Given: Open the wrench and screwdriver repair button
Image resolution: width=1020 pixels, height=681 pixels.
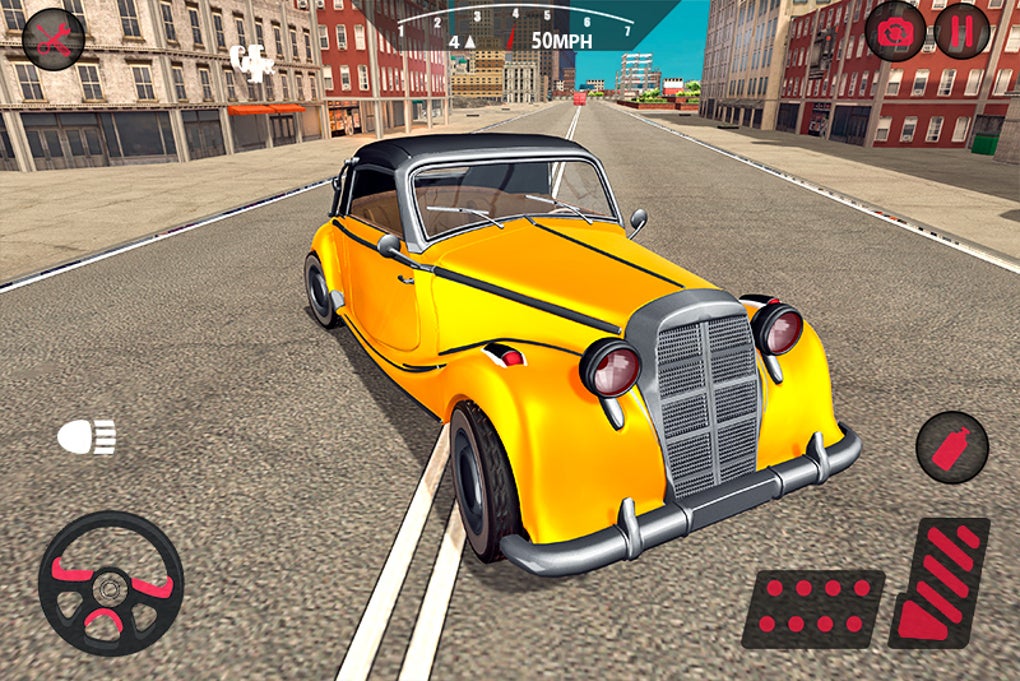Looking at the screenshot, I should [x=53, y=39].
